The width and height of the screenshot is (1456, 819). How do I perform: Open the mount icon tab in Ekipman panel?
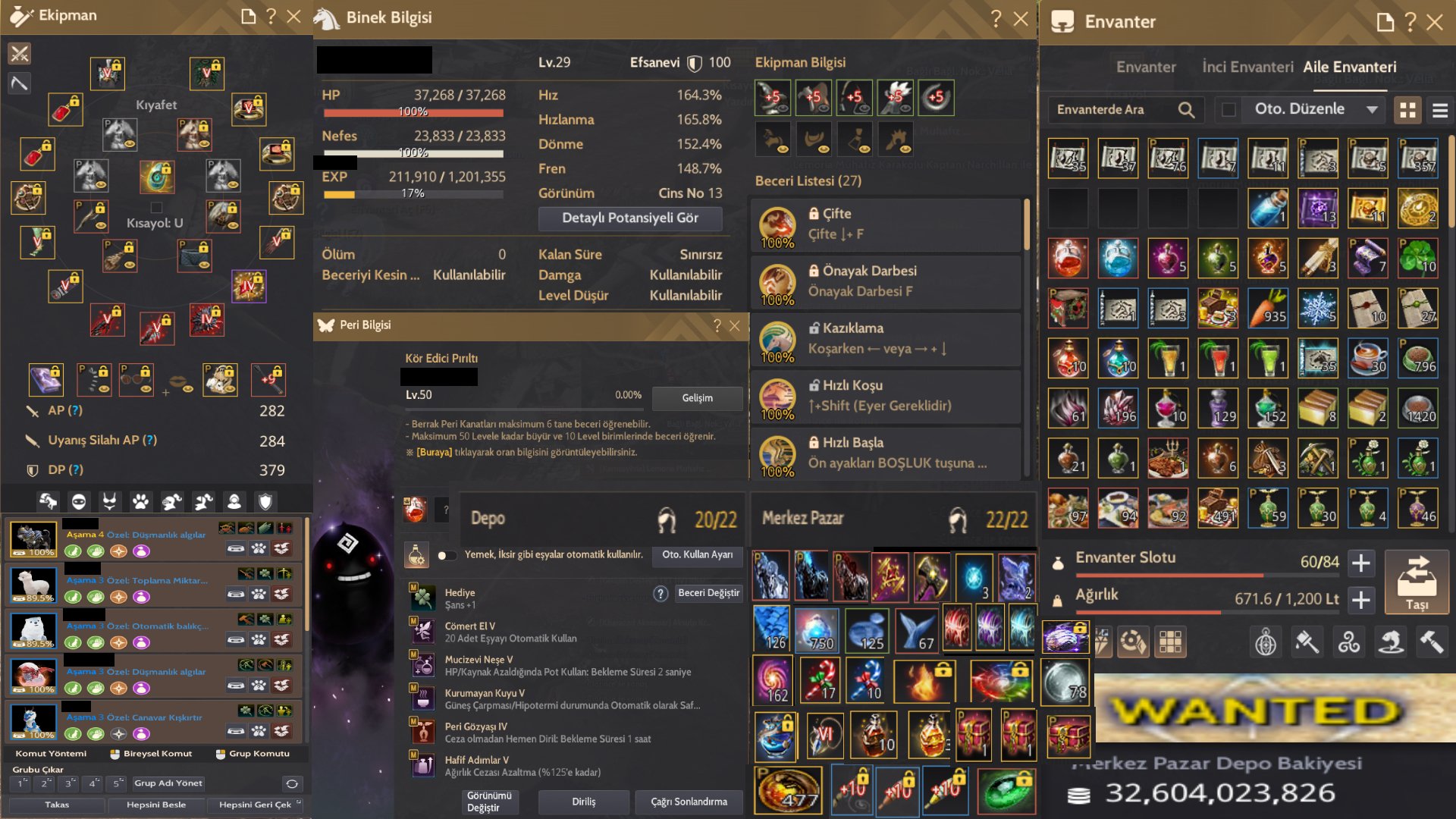(x=48, y=500)
